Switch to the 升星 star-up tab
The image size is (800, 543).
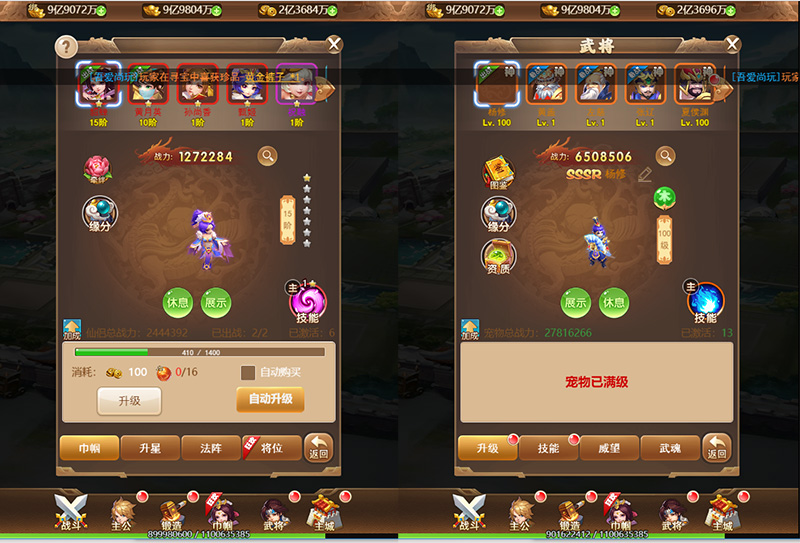tap(150, 448)
